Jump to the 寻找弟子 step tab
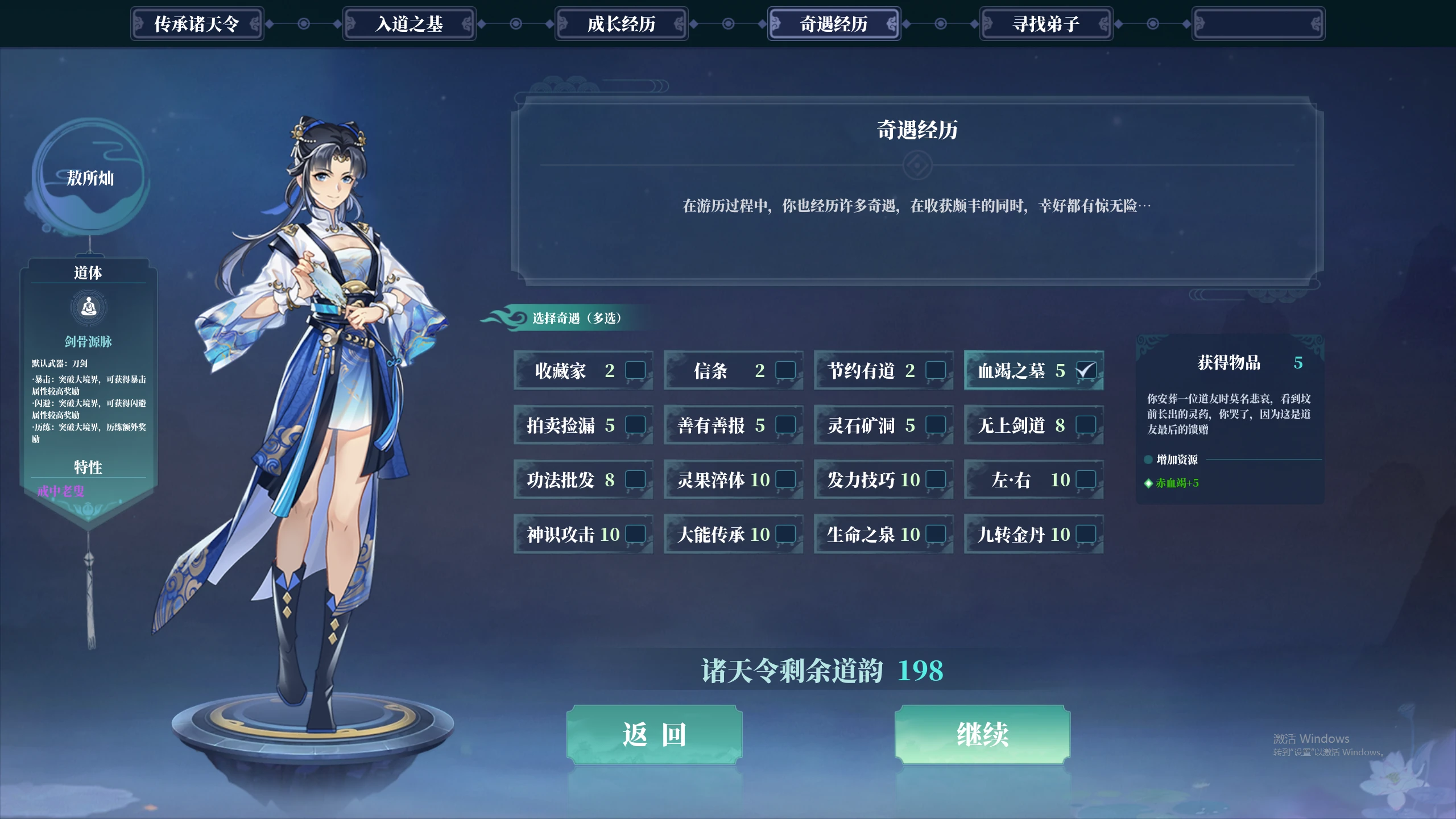1456x819 pixels. (x=1046, y=24)
